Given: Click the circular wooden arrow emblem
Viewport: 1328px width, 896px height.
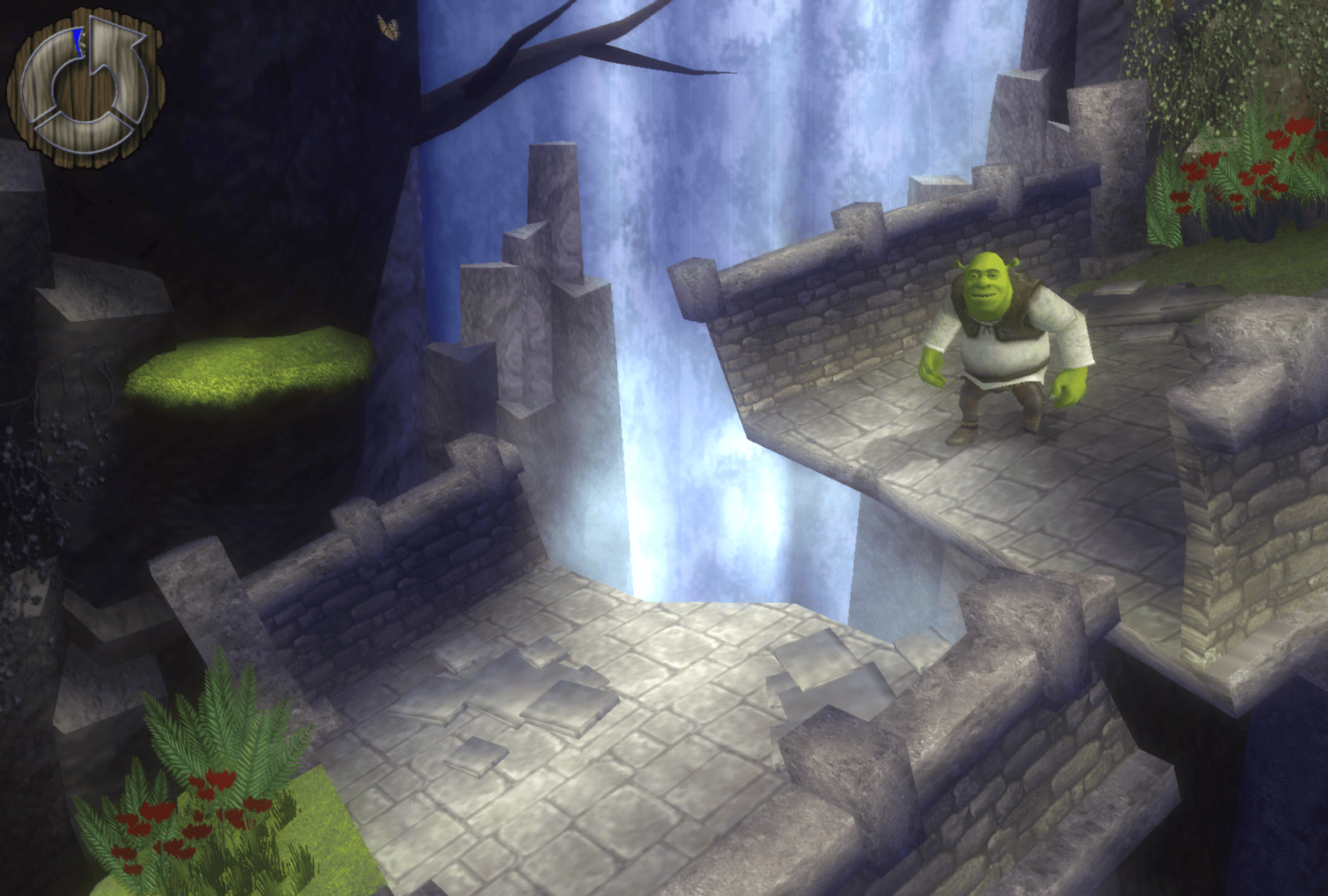Looking at the screenshot, I should click(x=85, y=85).
